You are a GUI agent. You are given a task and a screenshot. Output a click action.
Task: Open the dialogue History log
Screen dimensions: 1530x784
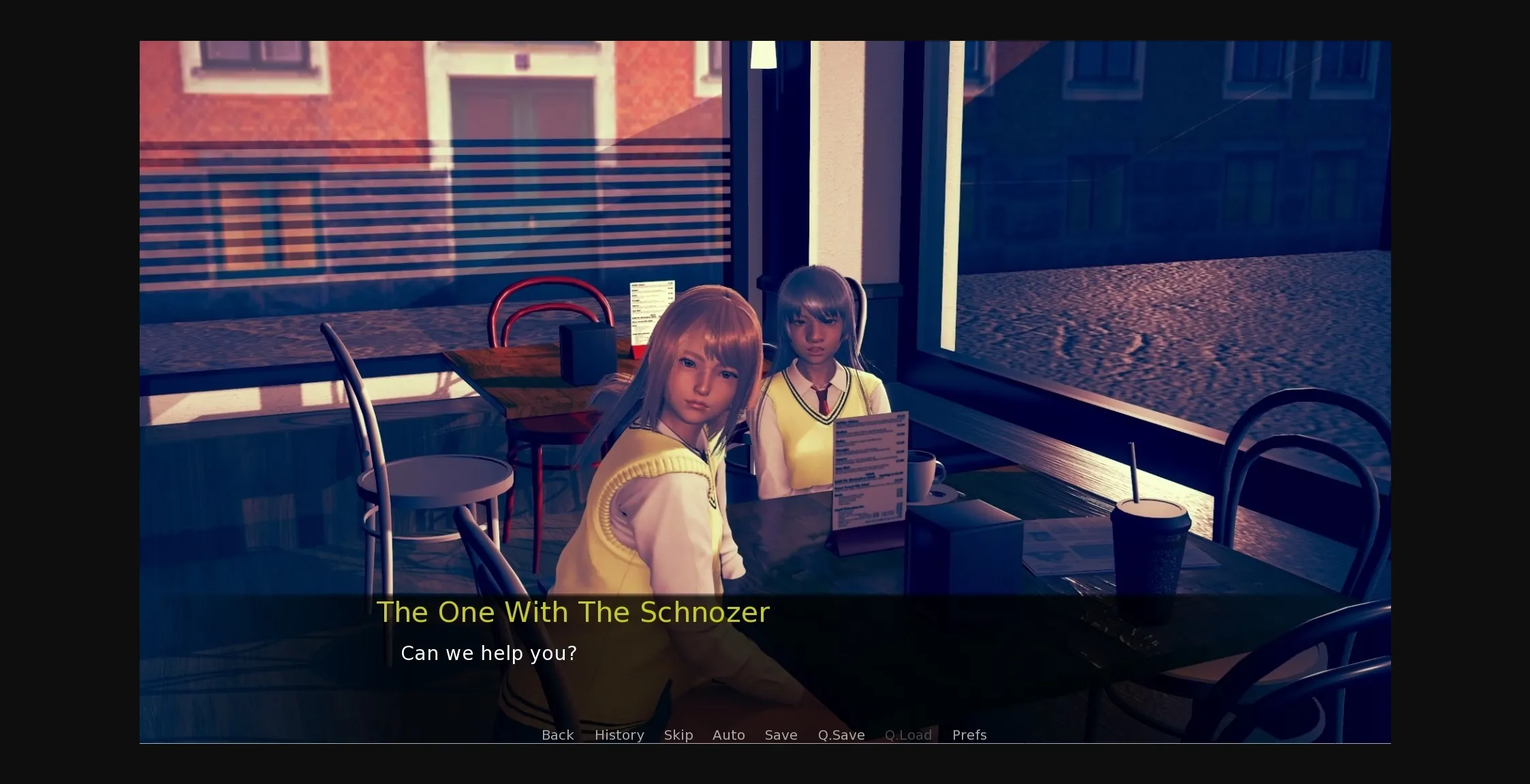coord(619,735)
